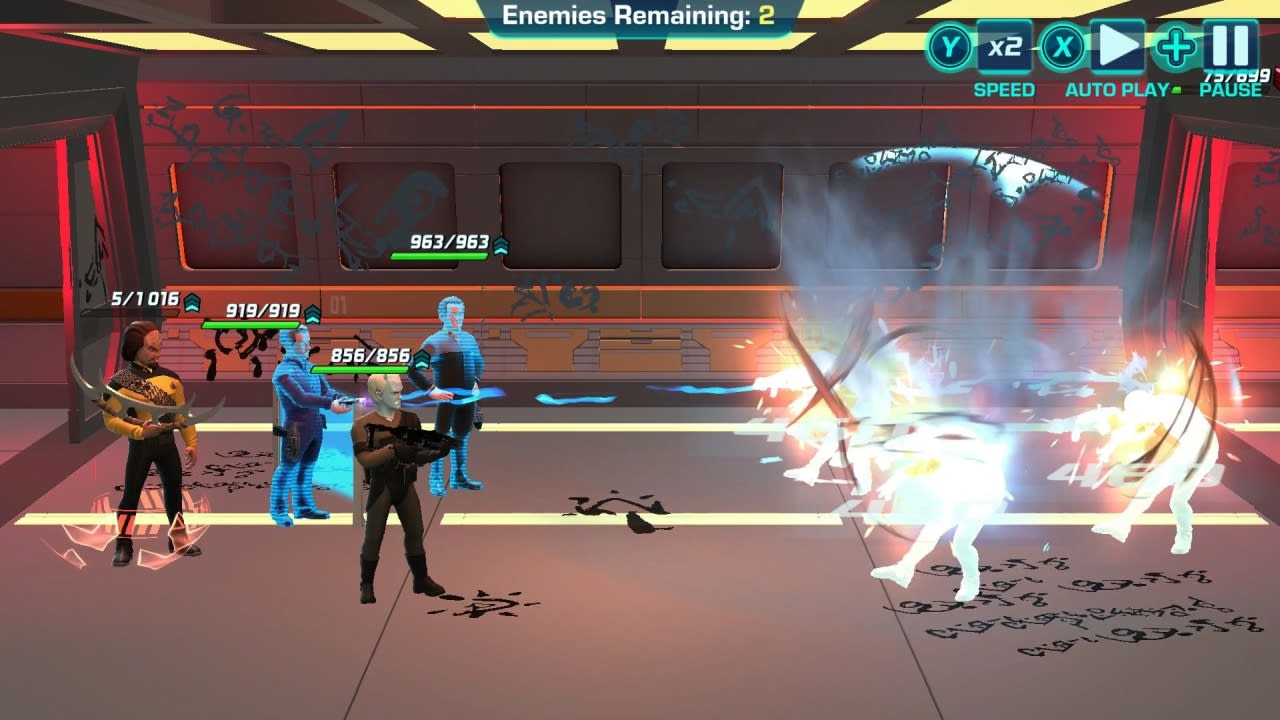Click the Y gamepad button icon

point(949,45)
